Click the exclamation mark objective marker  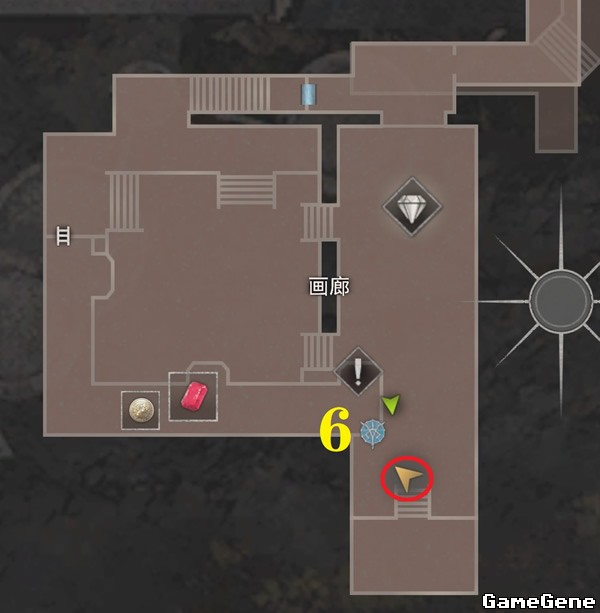point(359,372)
